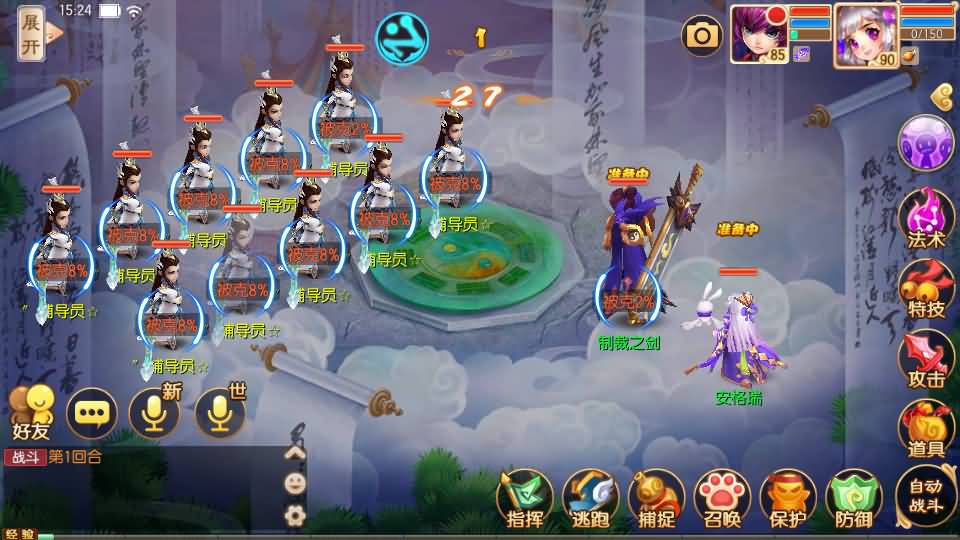Choose the 保护 protect command
The height and width of the screenshot is (540, 960).
click(x=788, y=498)
